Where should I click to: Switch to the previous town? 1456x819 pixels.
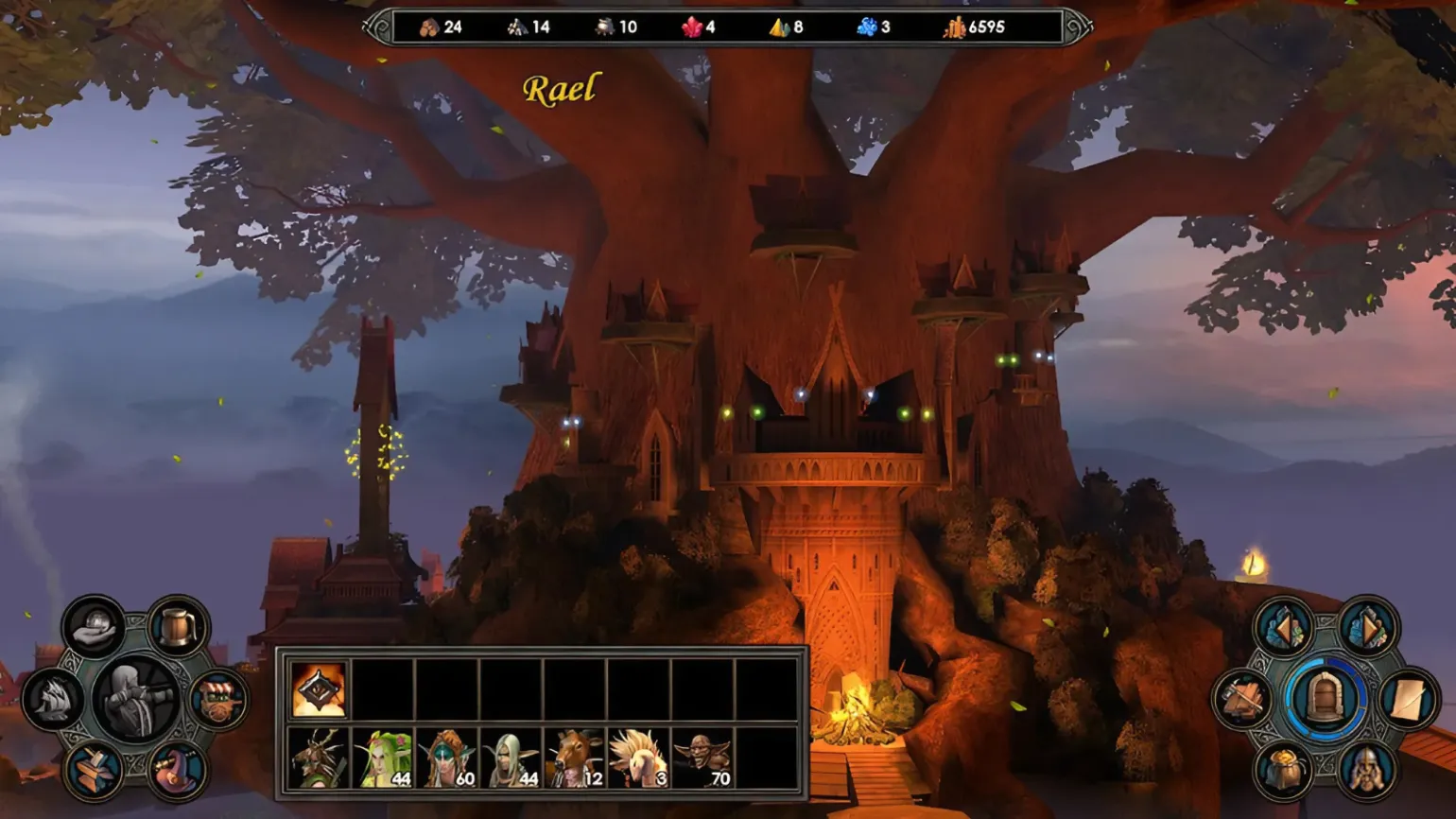(1282, 627)
